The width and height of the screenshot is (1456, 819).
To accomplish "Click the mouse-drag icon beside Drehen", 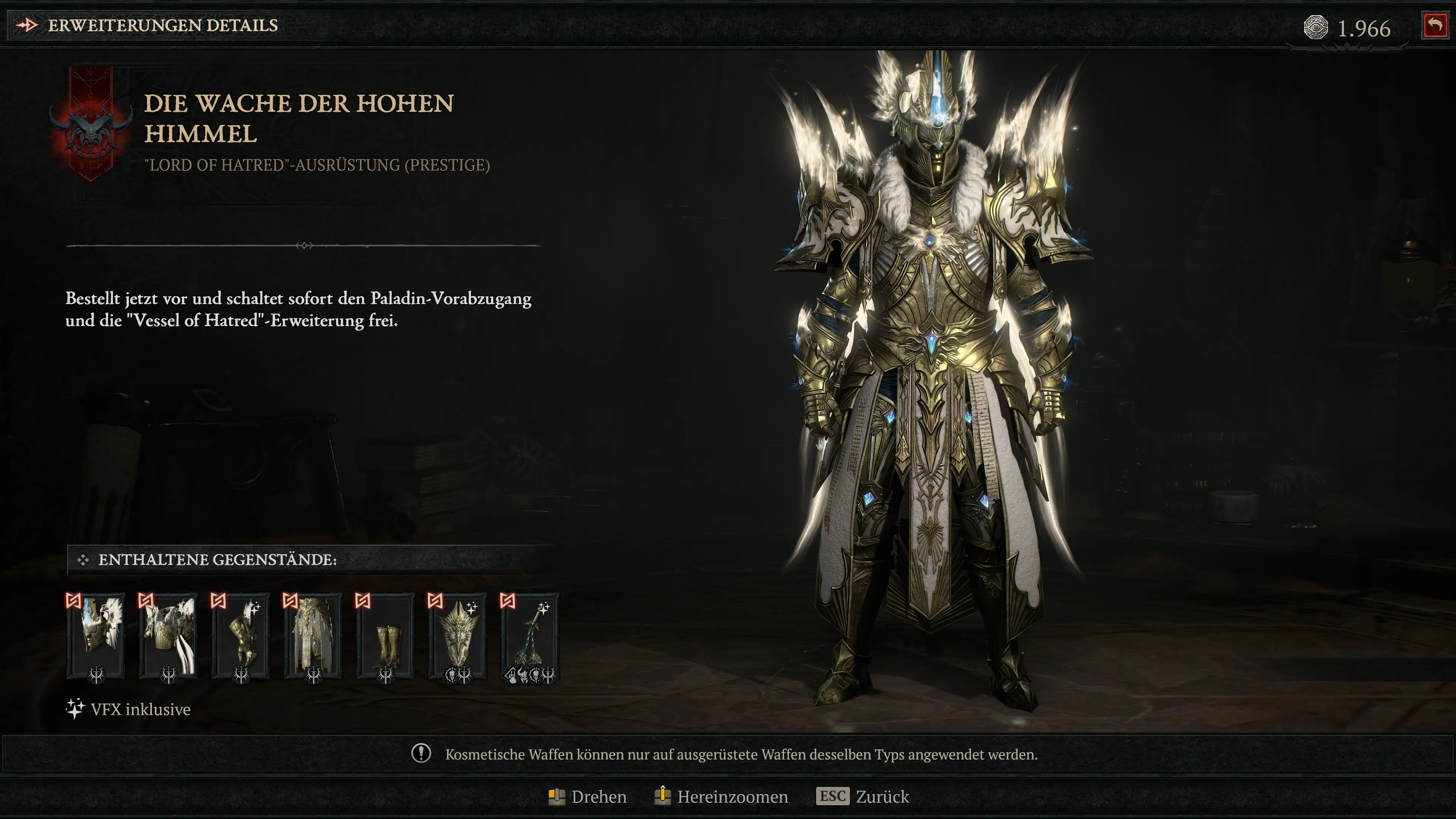I will tap(557, 796).
